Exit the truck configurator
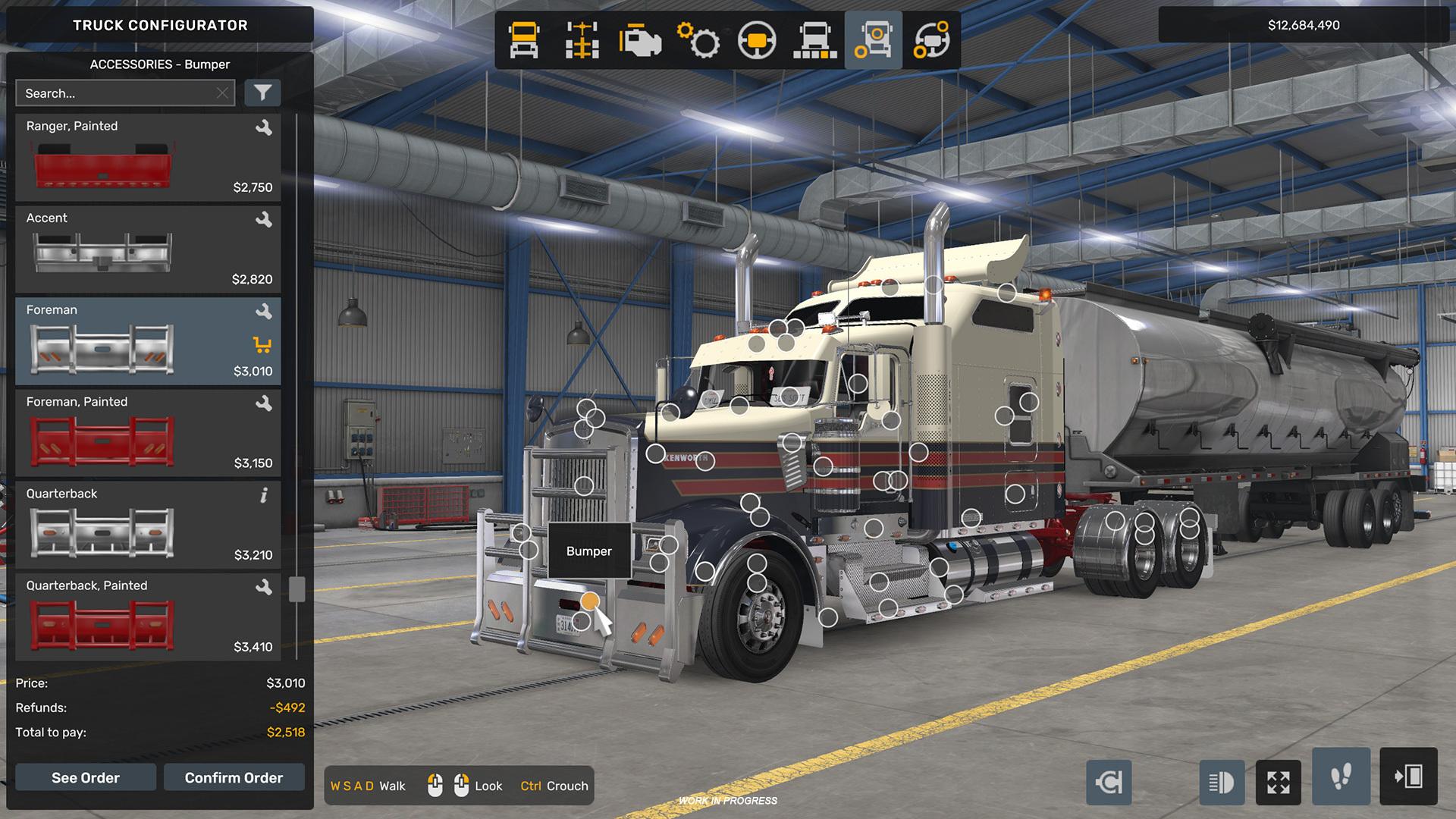 pos(1408,777)
